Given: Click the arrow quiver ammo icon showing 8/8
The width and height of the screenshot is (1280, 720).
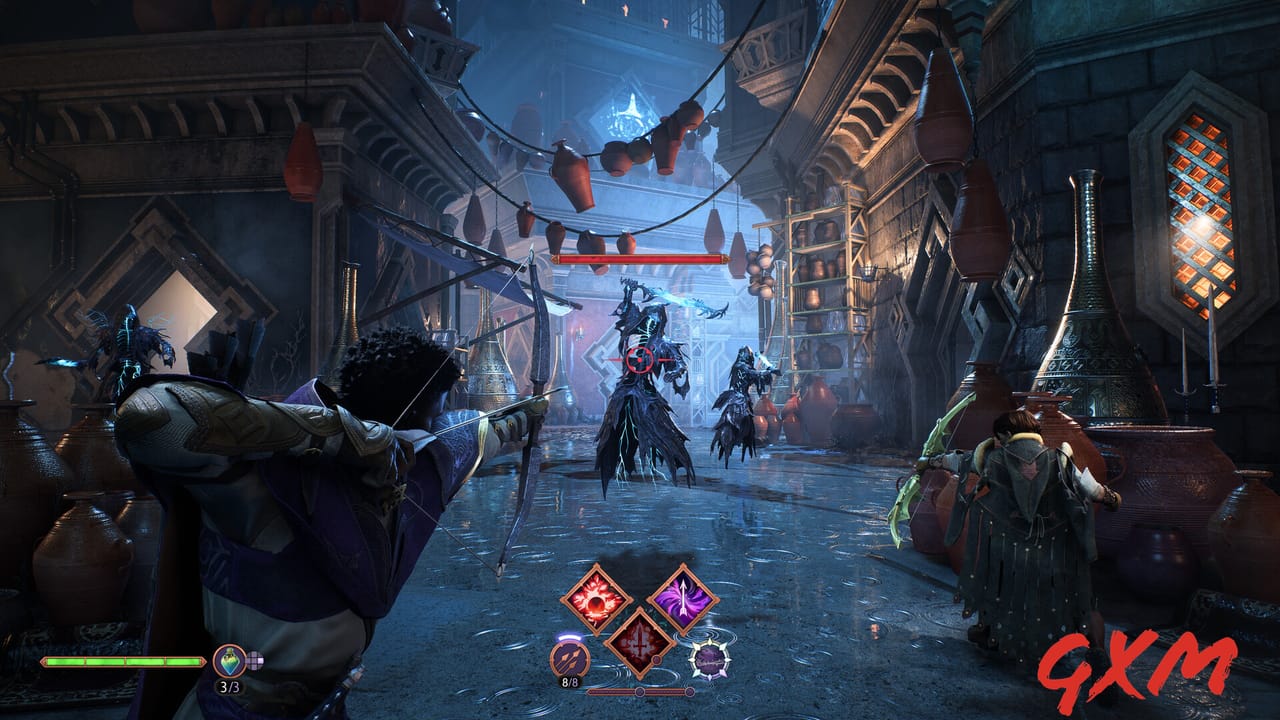Looking at the screenshot, I should pyautogui.click(x=569, y=658).
